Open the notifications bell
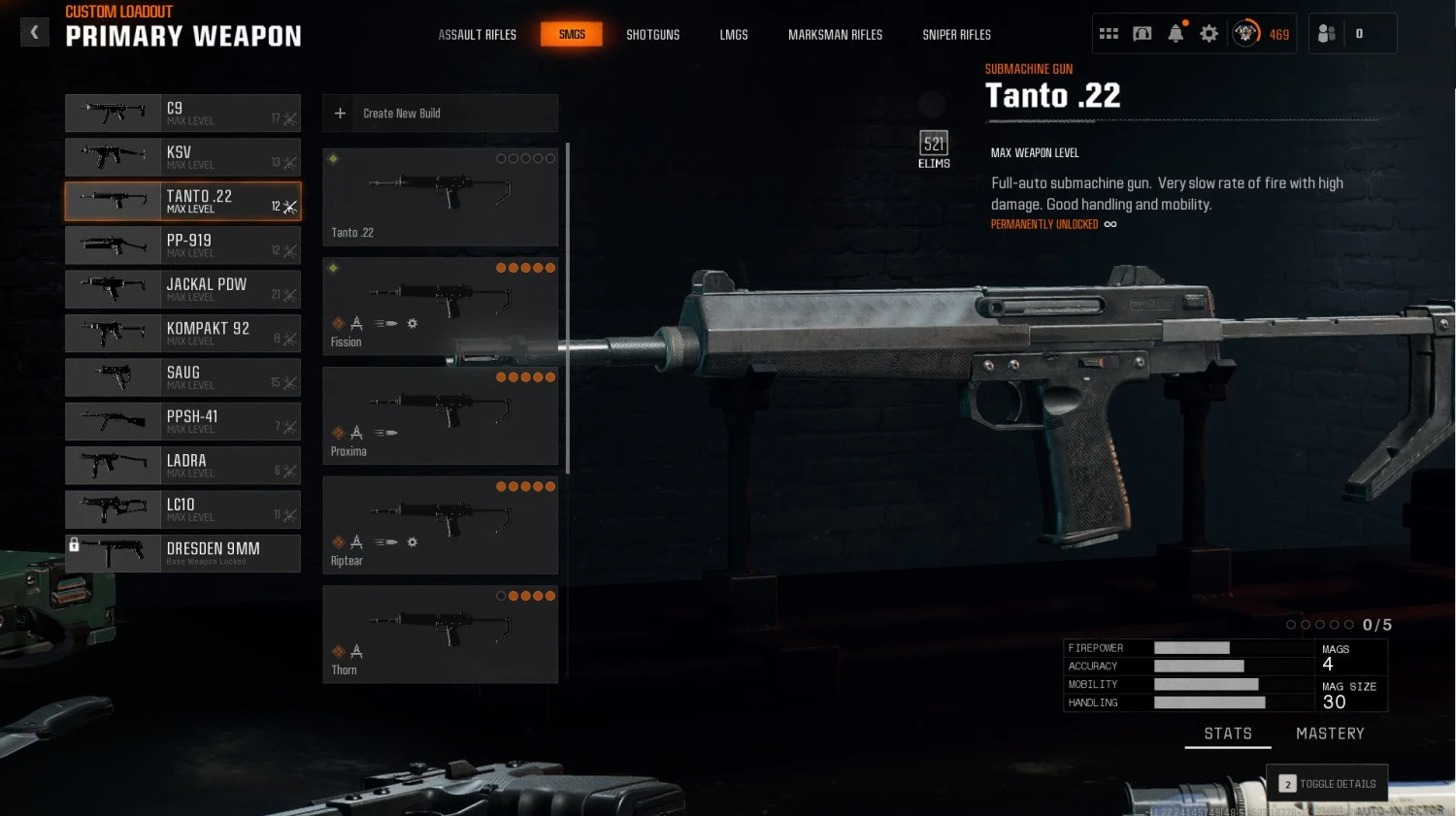Image resolution: width=1456 pixels, height=816 pixels. click(1175, 34)
